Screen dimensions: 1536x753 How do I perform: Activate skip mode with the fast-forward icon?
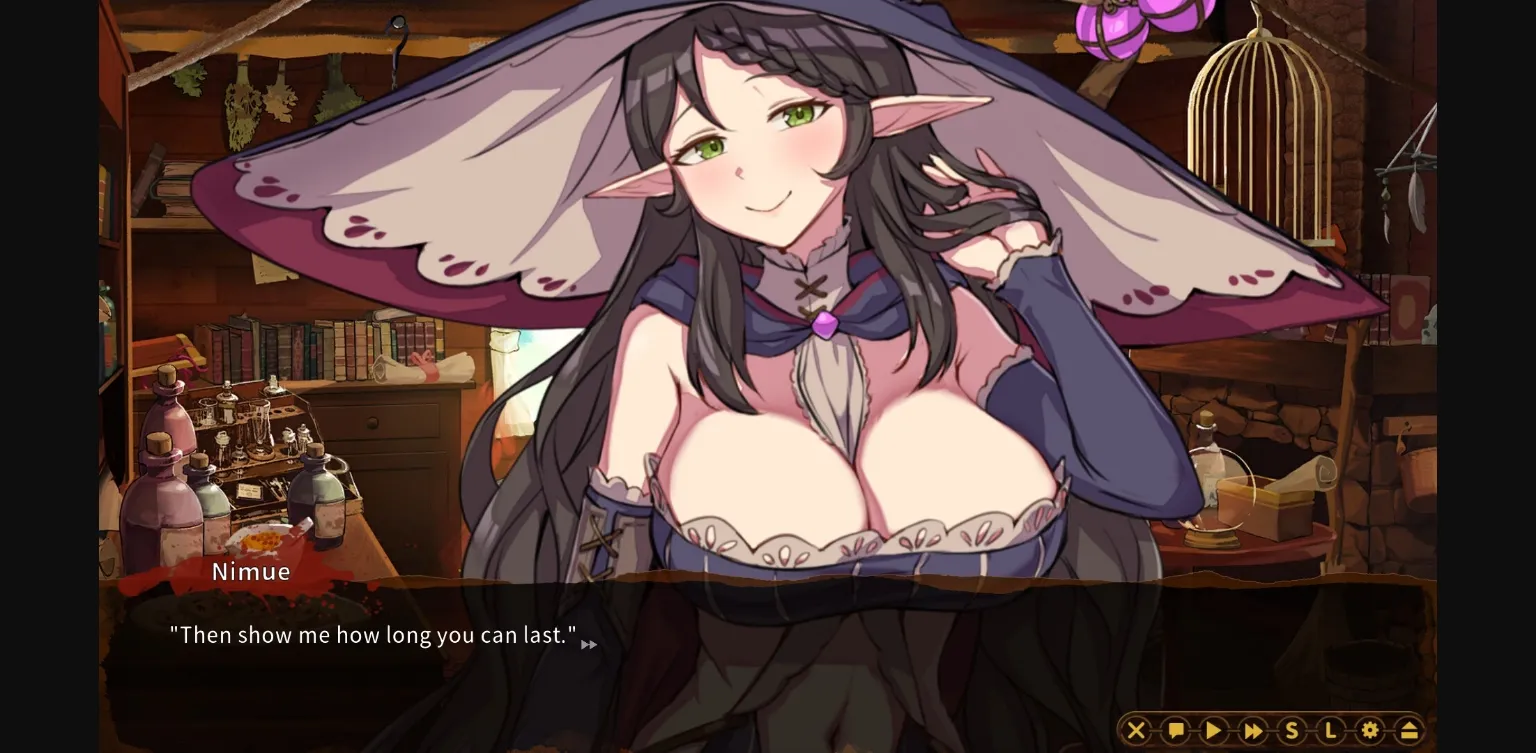[1252, 730]
